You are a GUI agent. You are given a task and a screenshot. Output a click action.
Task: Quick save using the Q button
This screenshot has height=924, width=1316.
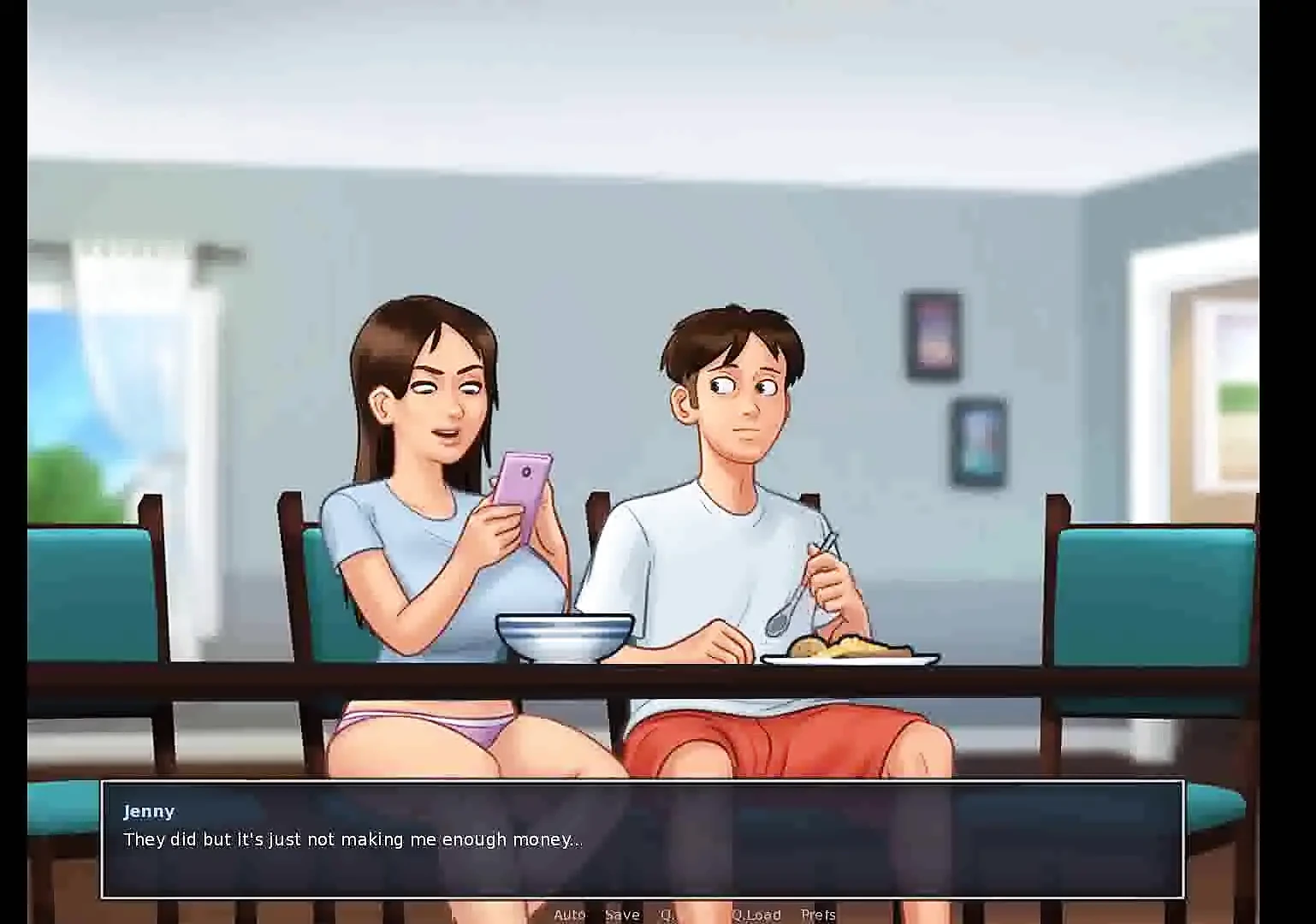click(x=667, y=915)
